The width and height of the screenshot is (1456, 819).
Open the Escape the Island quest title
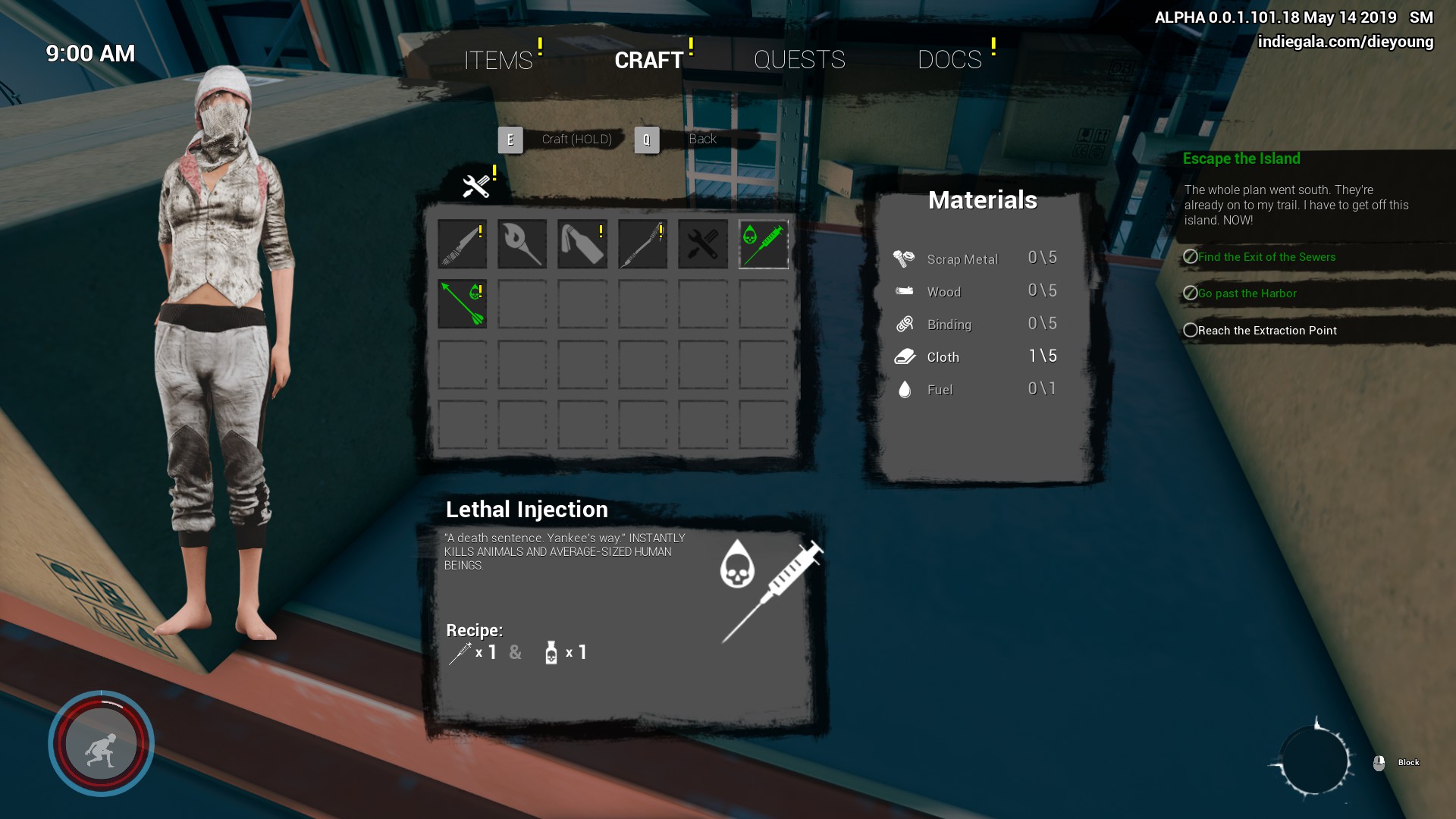click(1241, 158)
